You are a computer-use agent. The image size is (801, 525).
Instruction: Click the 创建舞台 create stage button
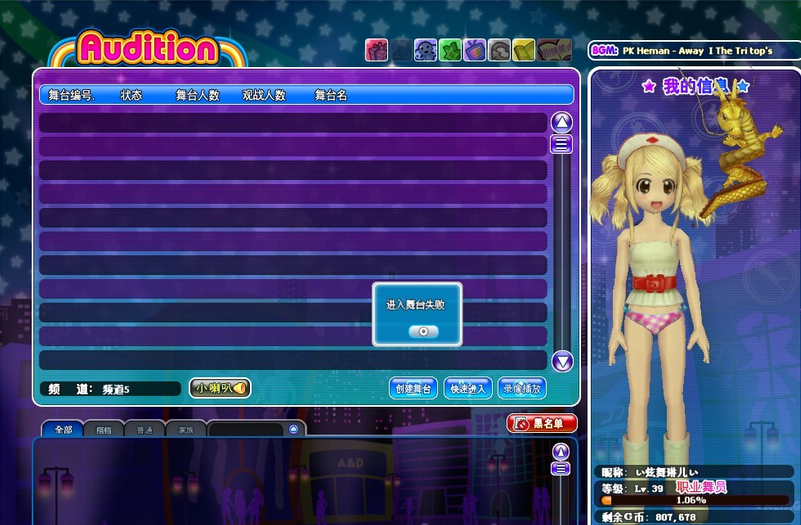pyautogui.click(x=413, y=388)
